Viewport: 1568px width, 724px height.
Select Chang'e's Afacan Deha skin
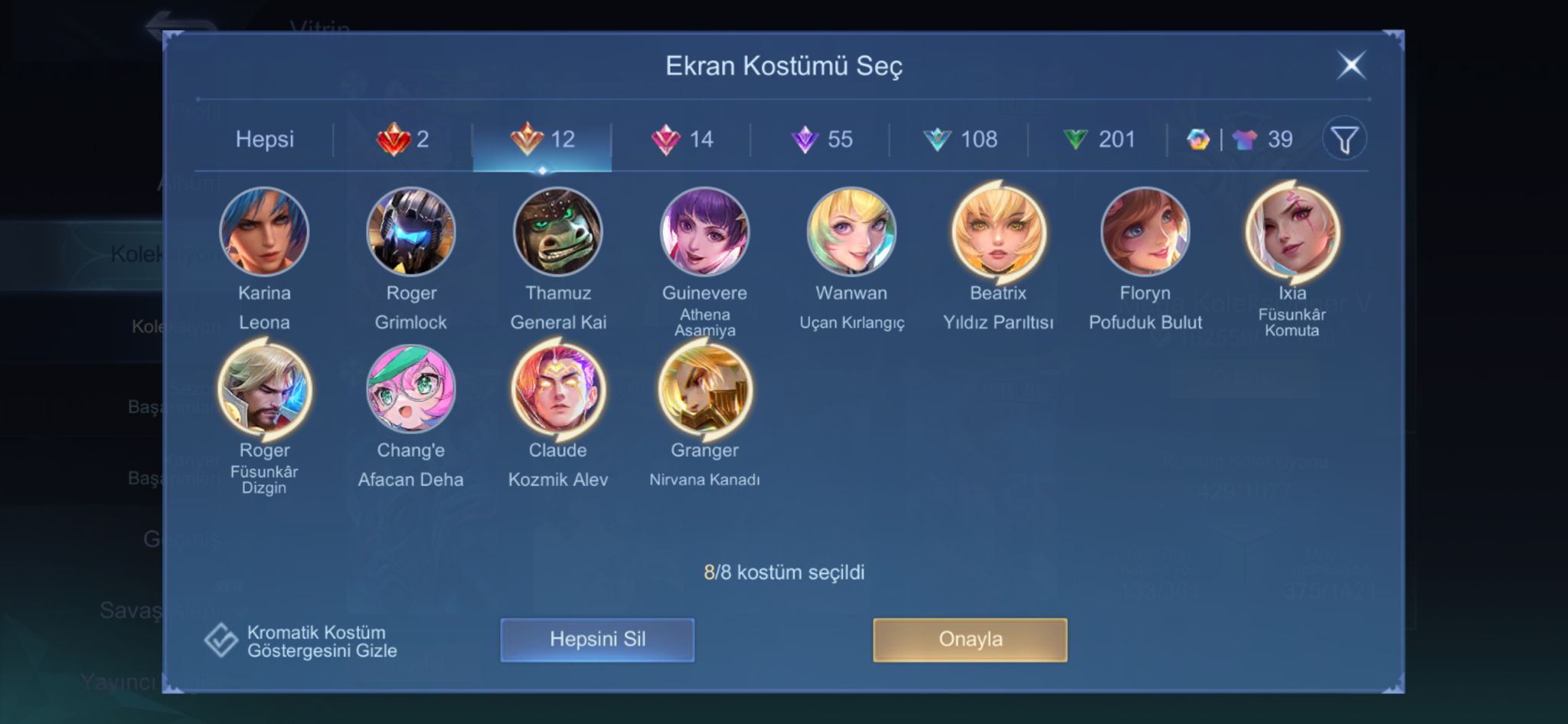coord(411,389)
